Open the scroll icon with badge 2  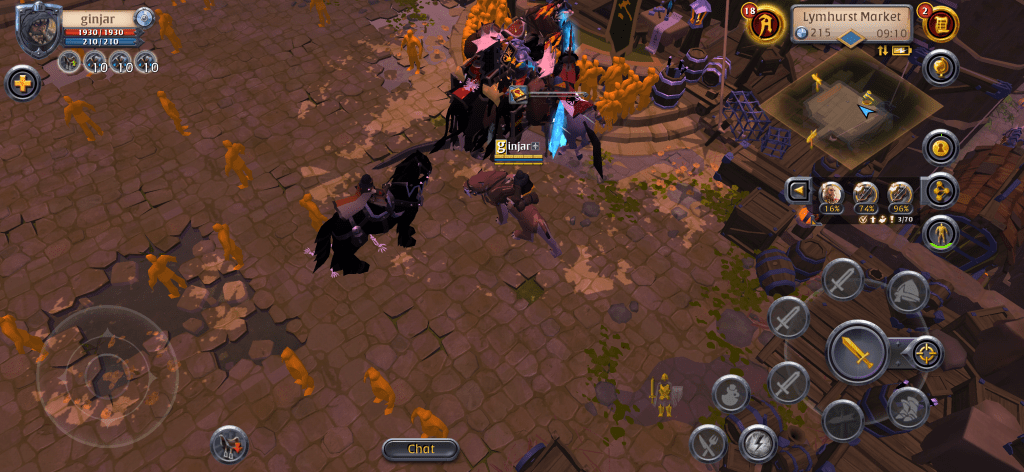(x=940, y=24)
